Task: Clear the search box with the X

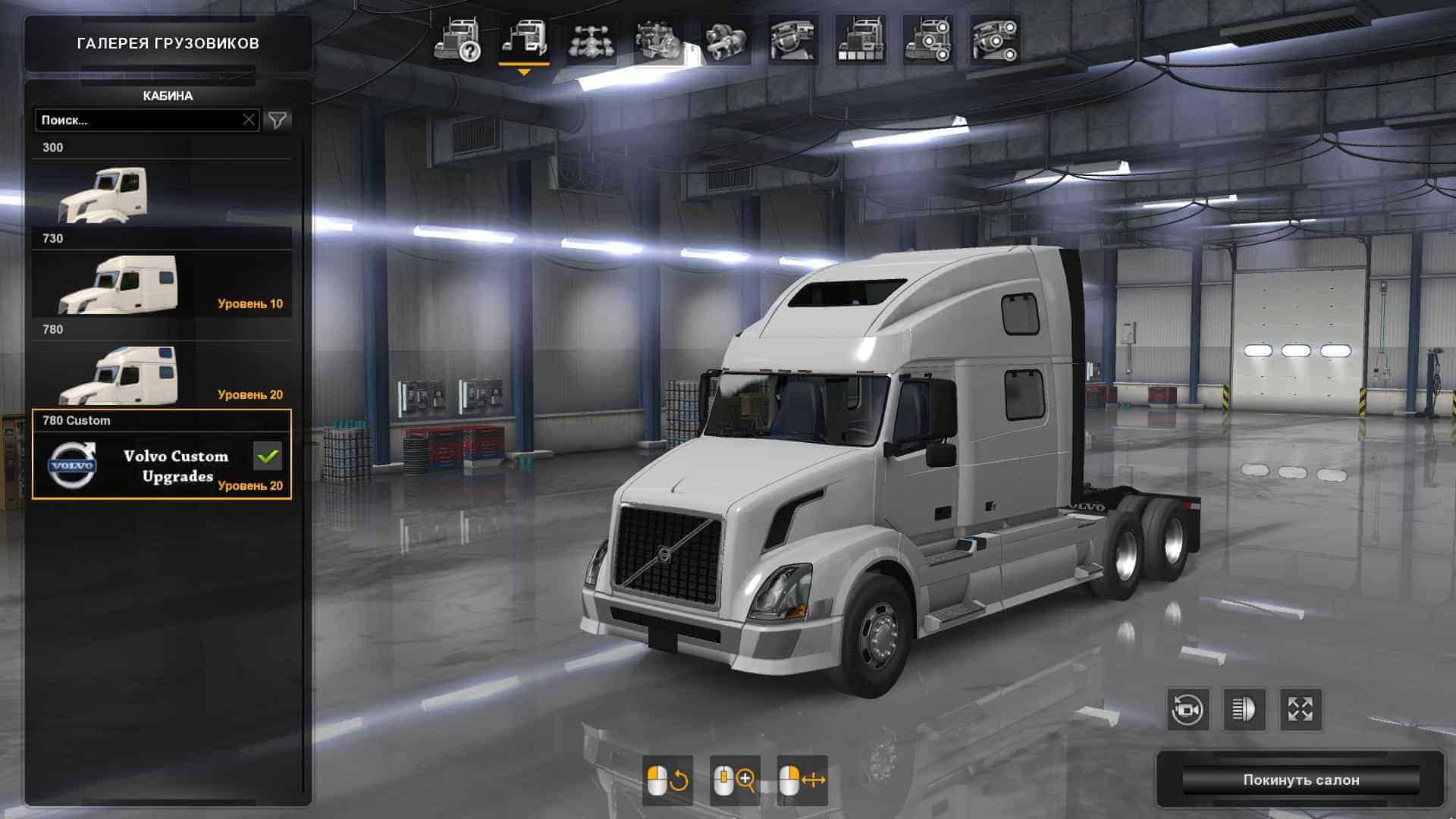Action: click(249, 120)
